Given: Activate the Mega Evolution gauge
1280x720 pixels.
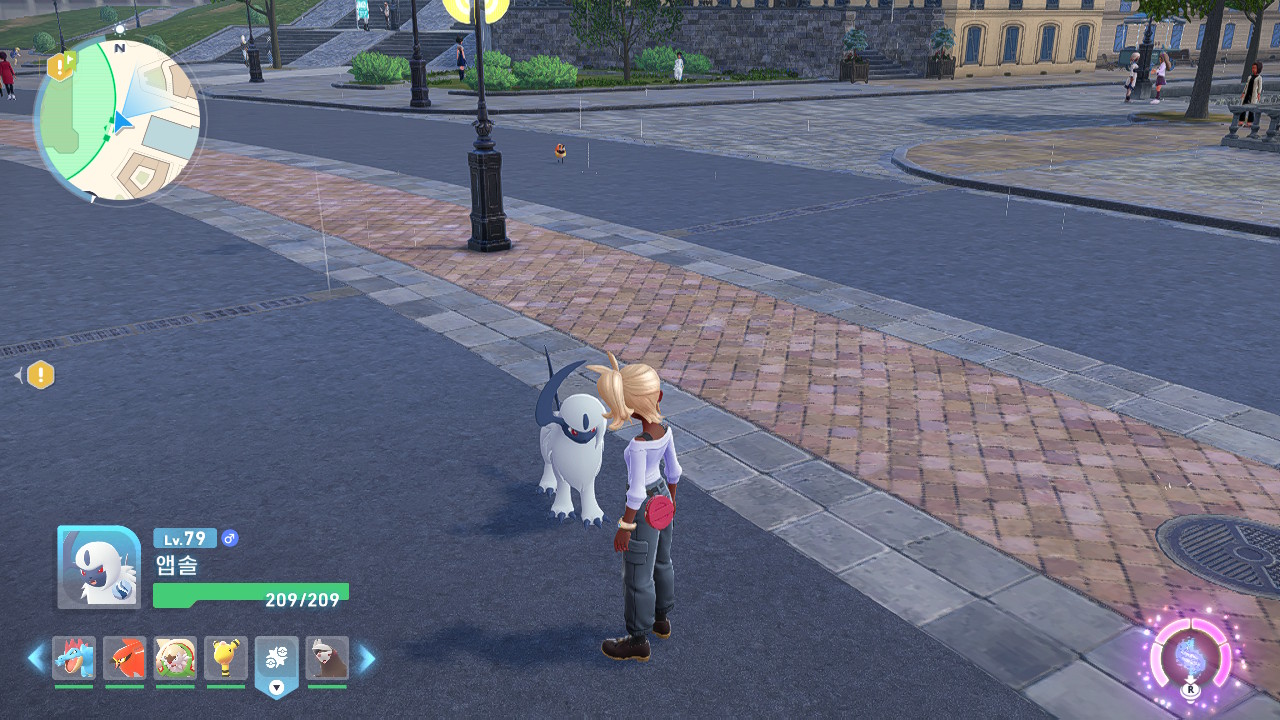Looking at the screenshot, I should point(1190,657).
